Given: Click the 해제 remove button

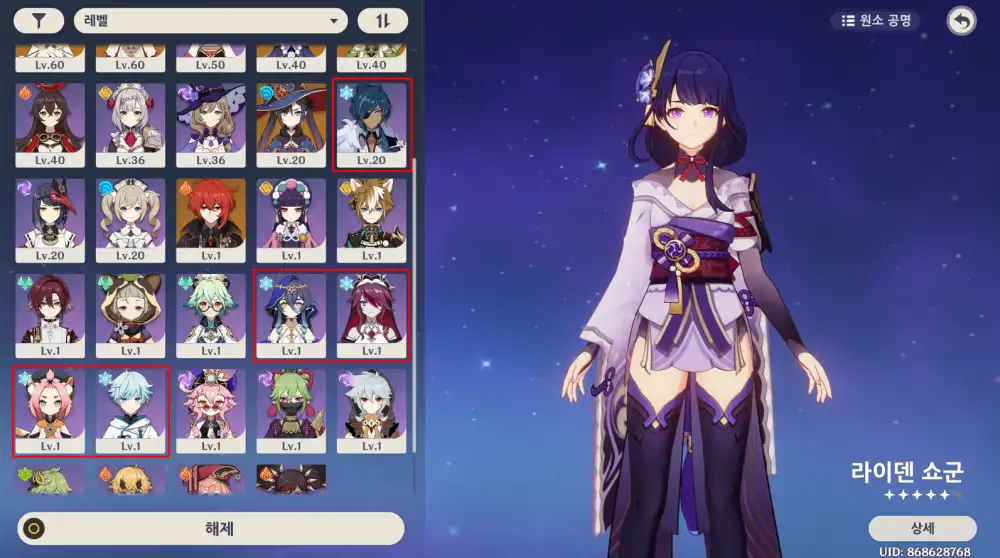Looking at the screenshot, I should click(x=210, y=529).
